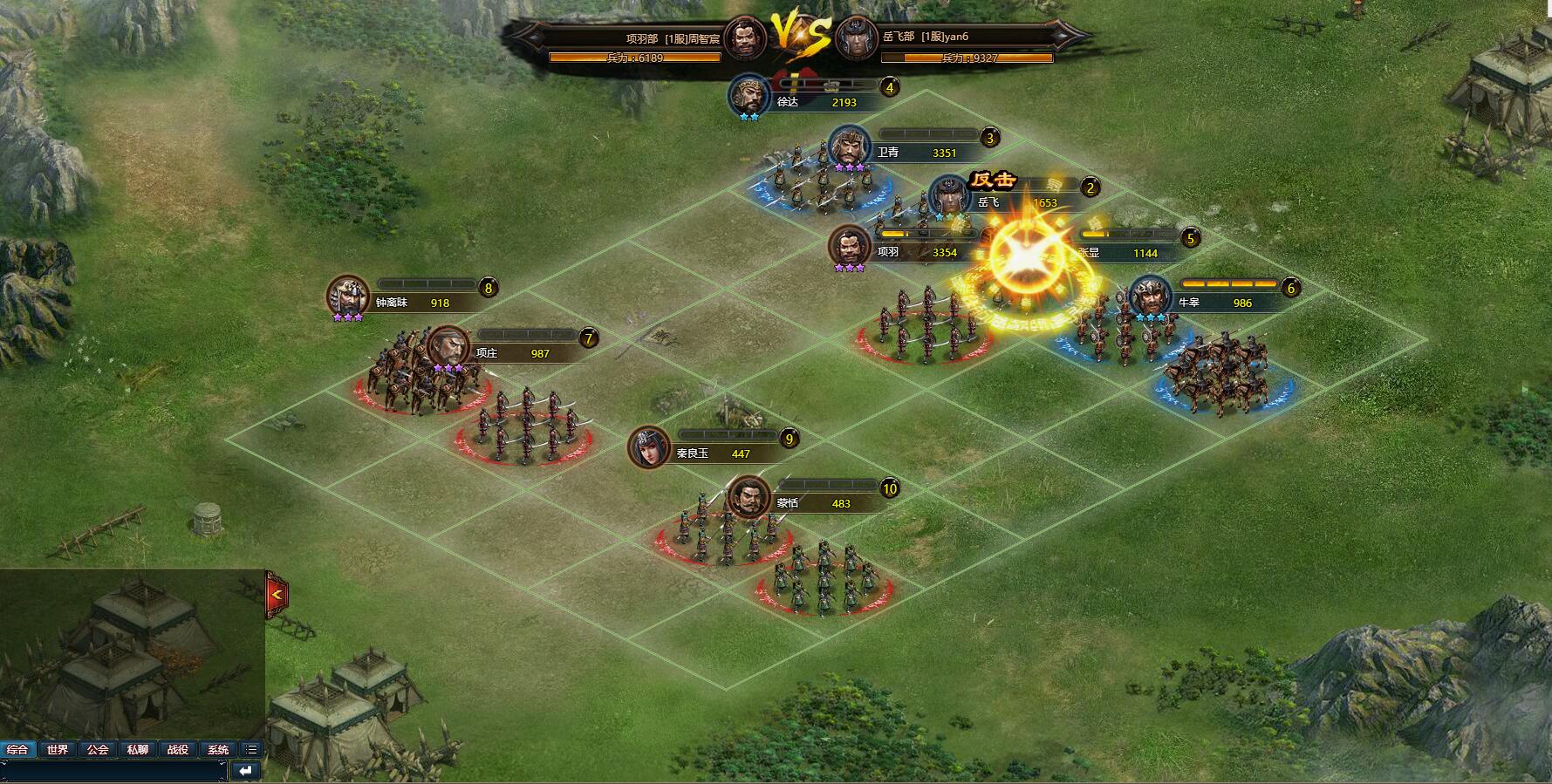Image resolution: width=1552 pixels, height=784 pixels.
Task: Collapse the chat panel with red arrow
Action: [277, 595]
